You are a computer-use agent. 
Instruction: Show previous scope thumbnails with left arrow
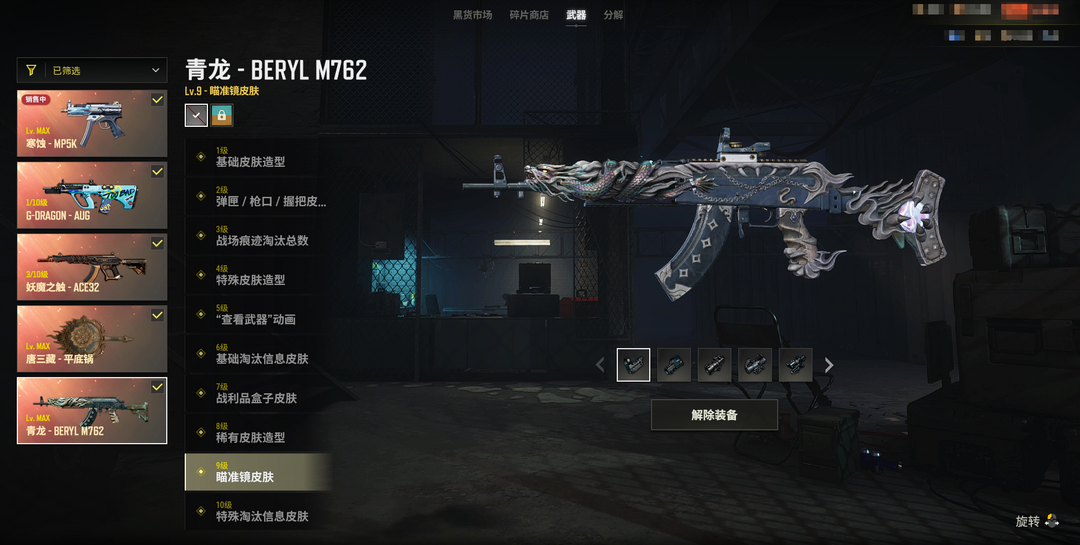point(600,366)
